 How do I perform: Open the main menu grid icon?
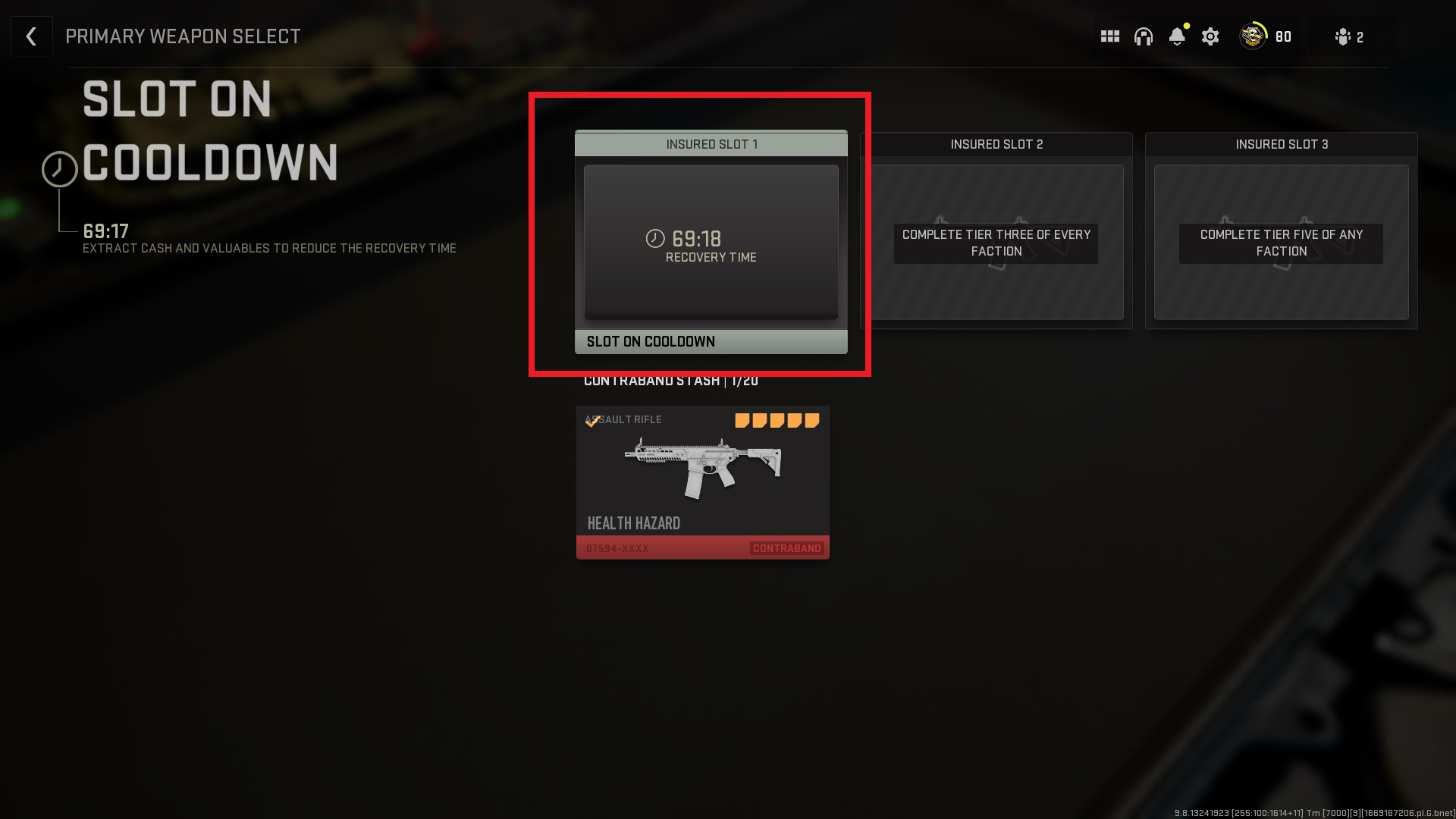[1109, 36]
